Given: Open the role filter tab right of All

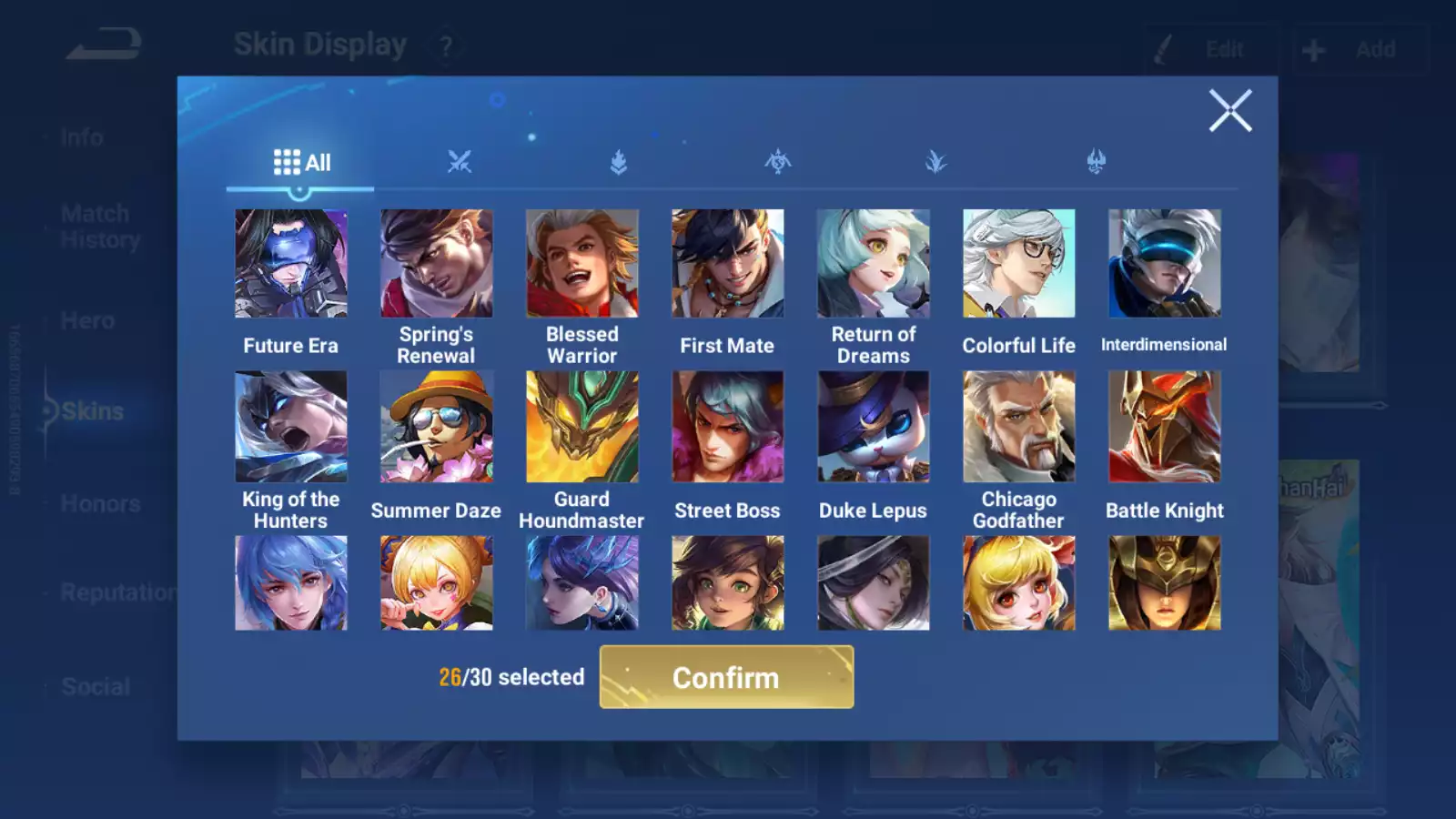Looking at the screenshot, I should [460, 163].
